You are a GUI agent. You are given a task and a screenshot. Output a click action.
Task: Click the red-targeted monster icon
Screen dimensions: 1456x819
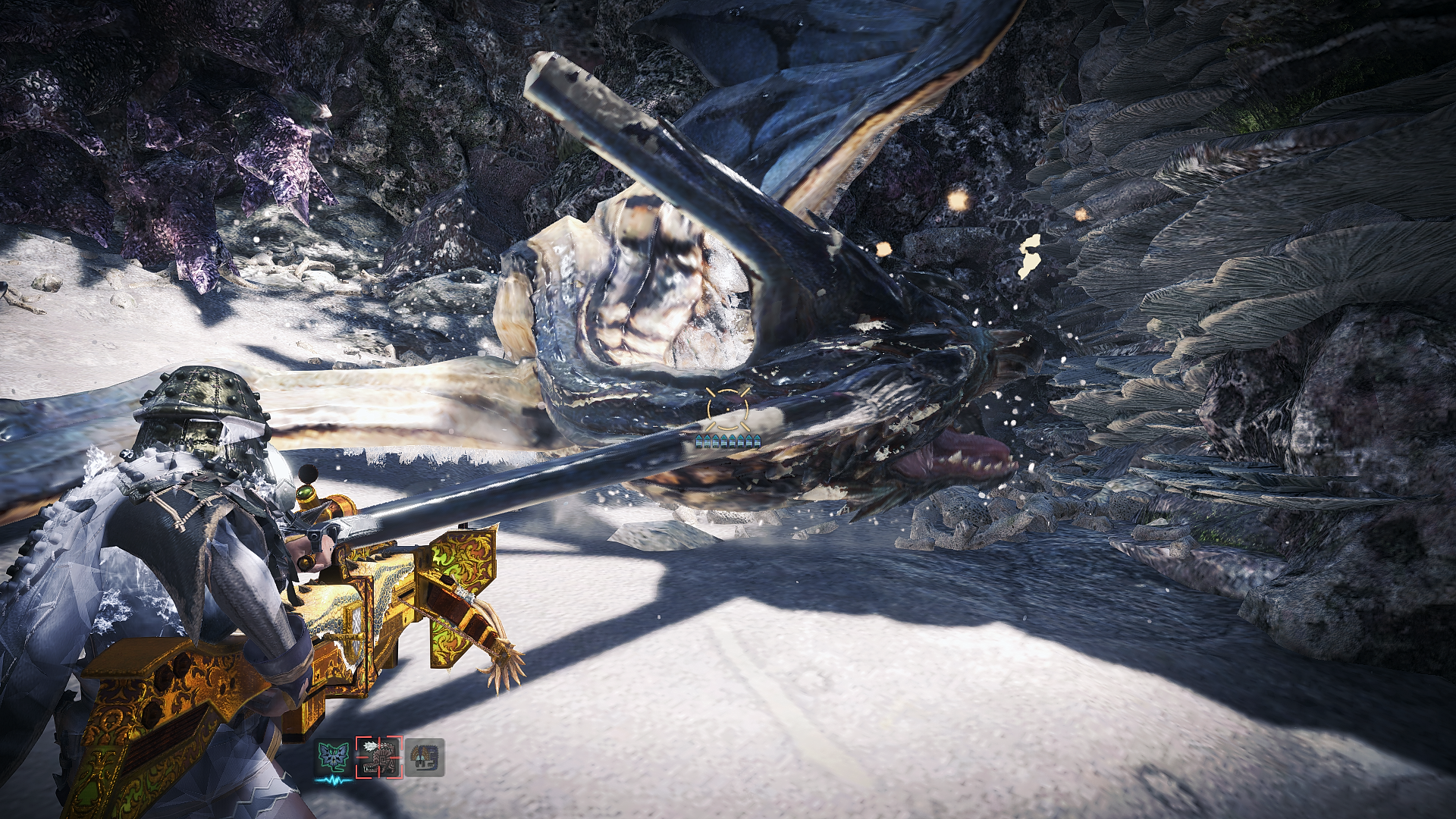(x=378, y=758)
